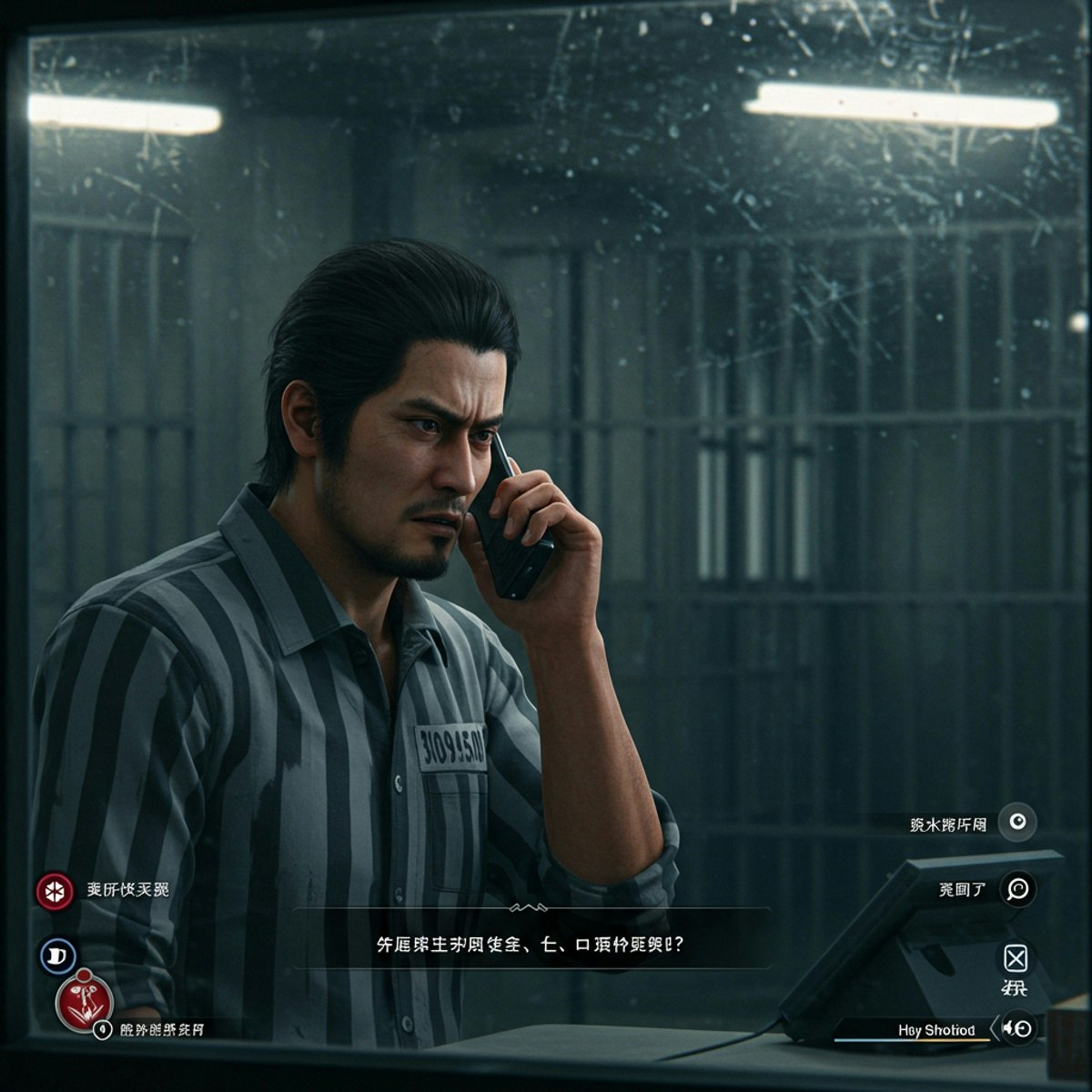Click the square X close icon

(1016, 958)
